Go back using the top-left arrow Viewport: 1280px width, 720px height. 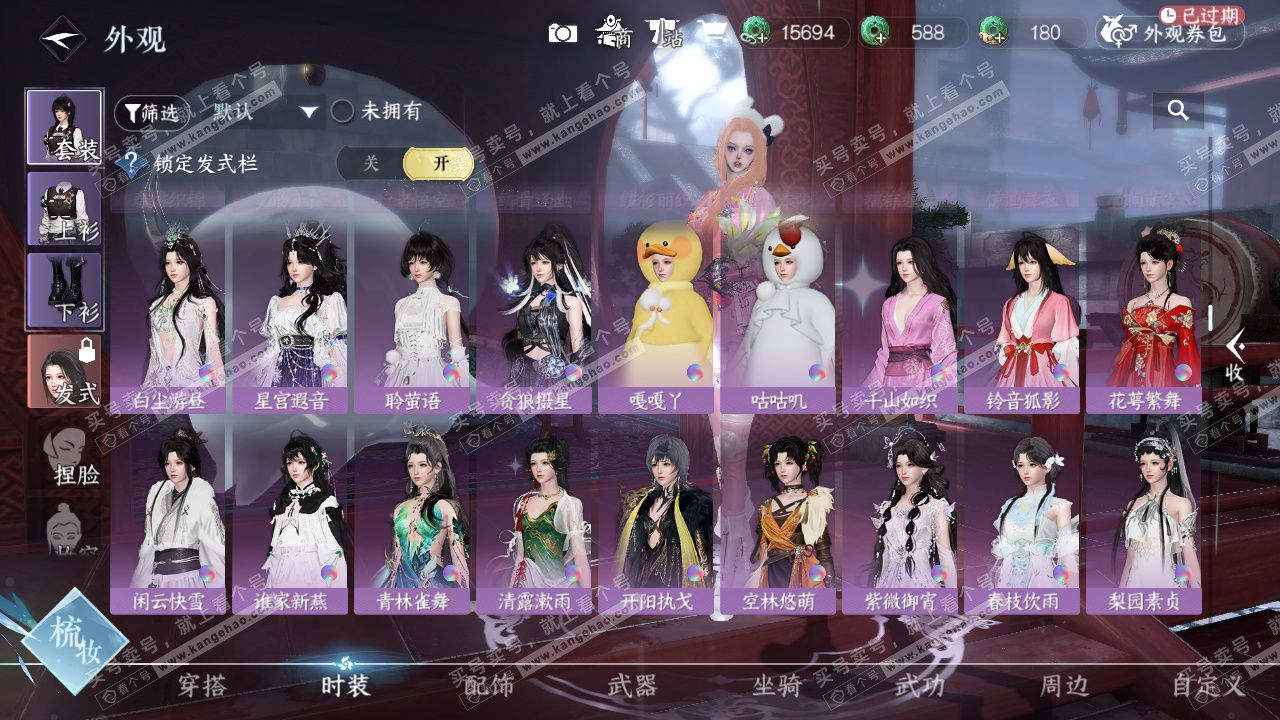(61, 39)
